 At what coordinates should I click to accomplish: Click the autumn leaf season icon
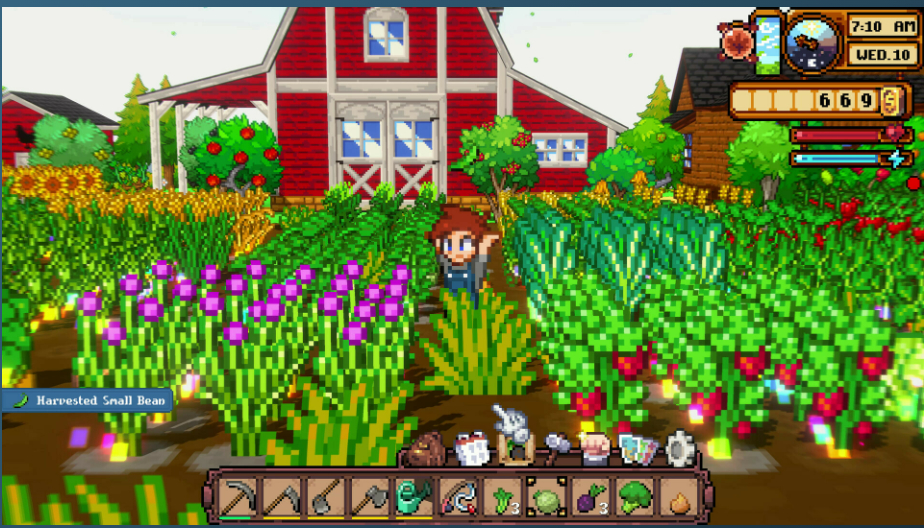(x=738, y=41)
